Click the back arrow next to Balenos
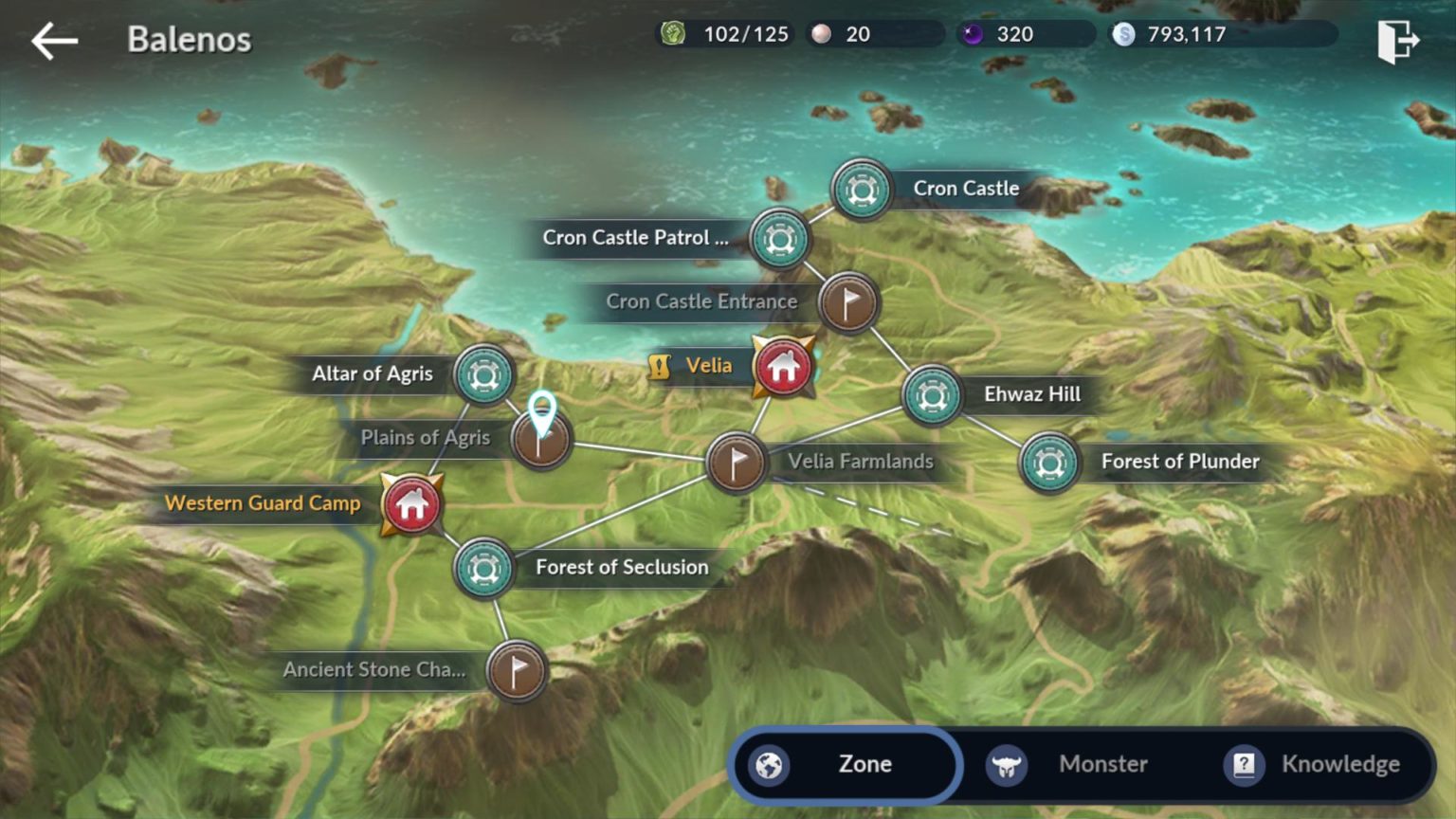The width and height of the screenshot is (1456, 819). pyautogui.click(x=54, y=40)
